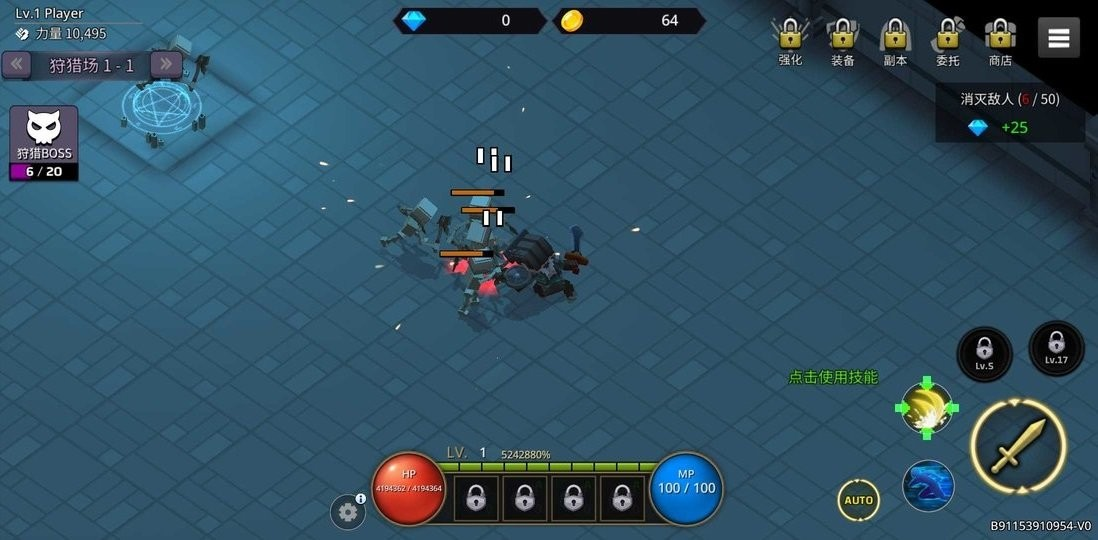Screen dimensions: 1098x540
Task: Open the gear settings button
Action: pos(347,512)
